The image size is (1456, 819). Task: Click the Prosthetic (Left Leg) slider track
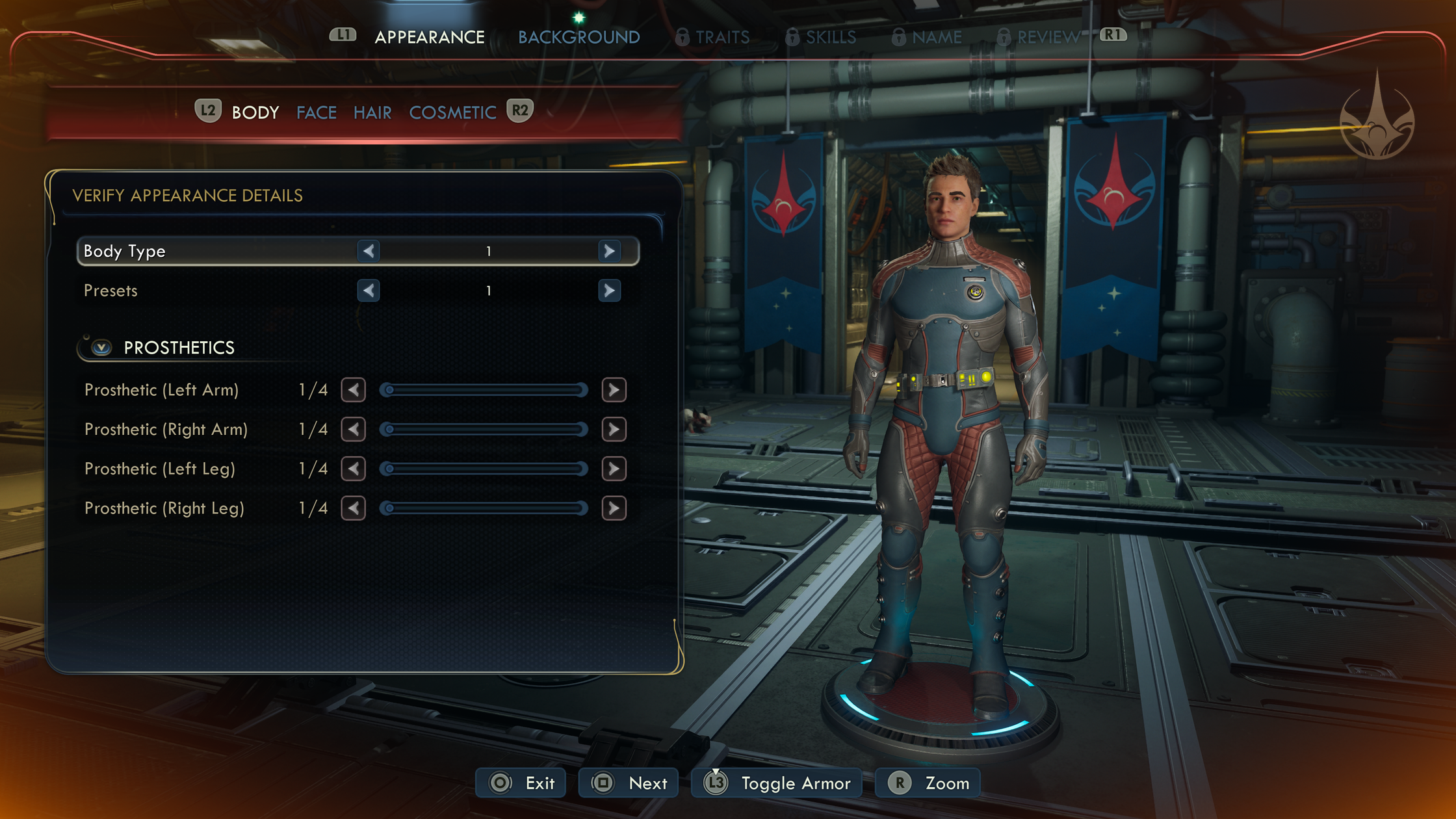(x=484, y=469)
